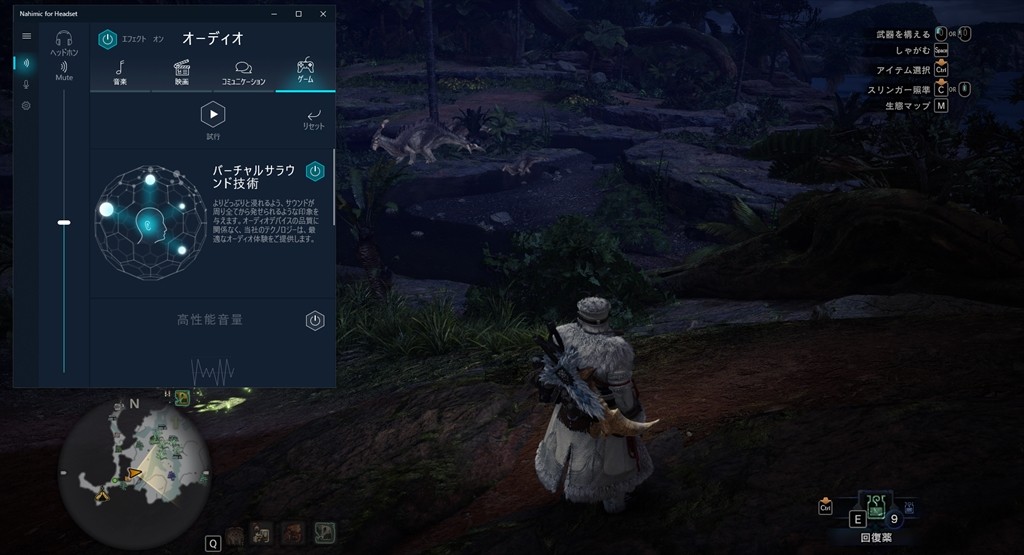Close the Nahimic for Headset window
Screen dimensions: 1024x555
tap(323, 14)
